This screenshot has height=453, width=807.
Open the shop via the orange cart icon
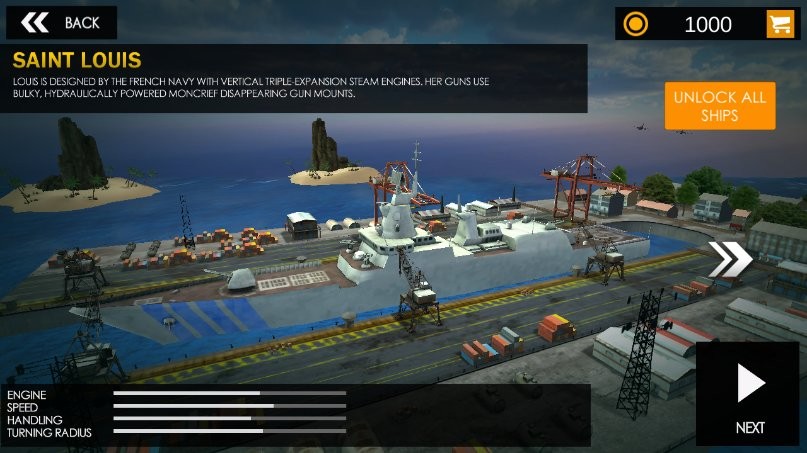780,24
